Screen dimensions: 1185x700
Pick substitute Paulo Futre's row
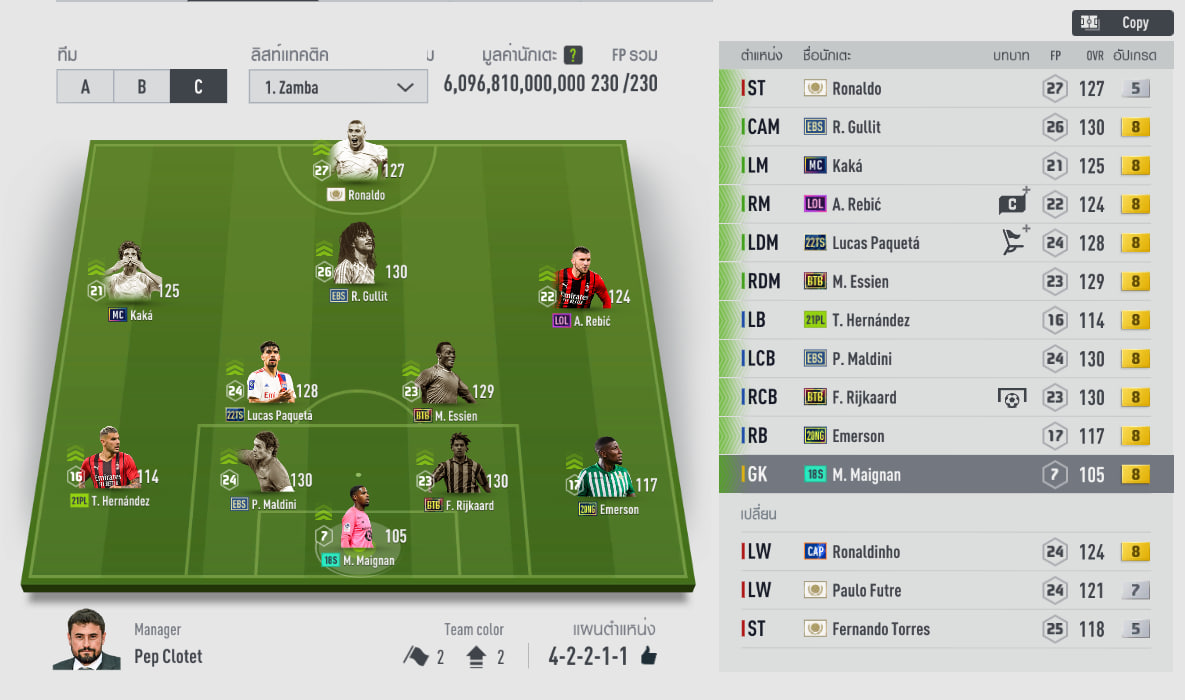click(x=945, y=591)
